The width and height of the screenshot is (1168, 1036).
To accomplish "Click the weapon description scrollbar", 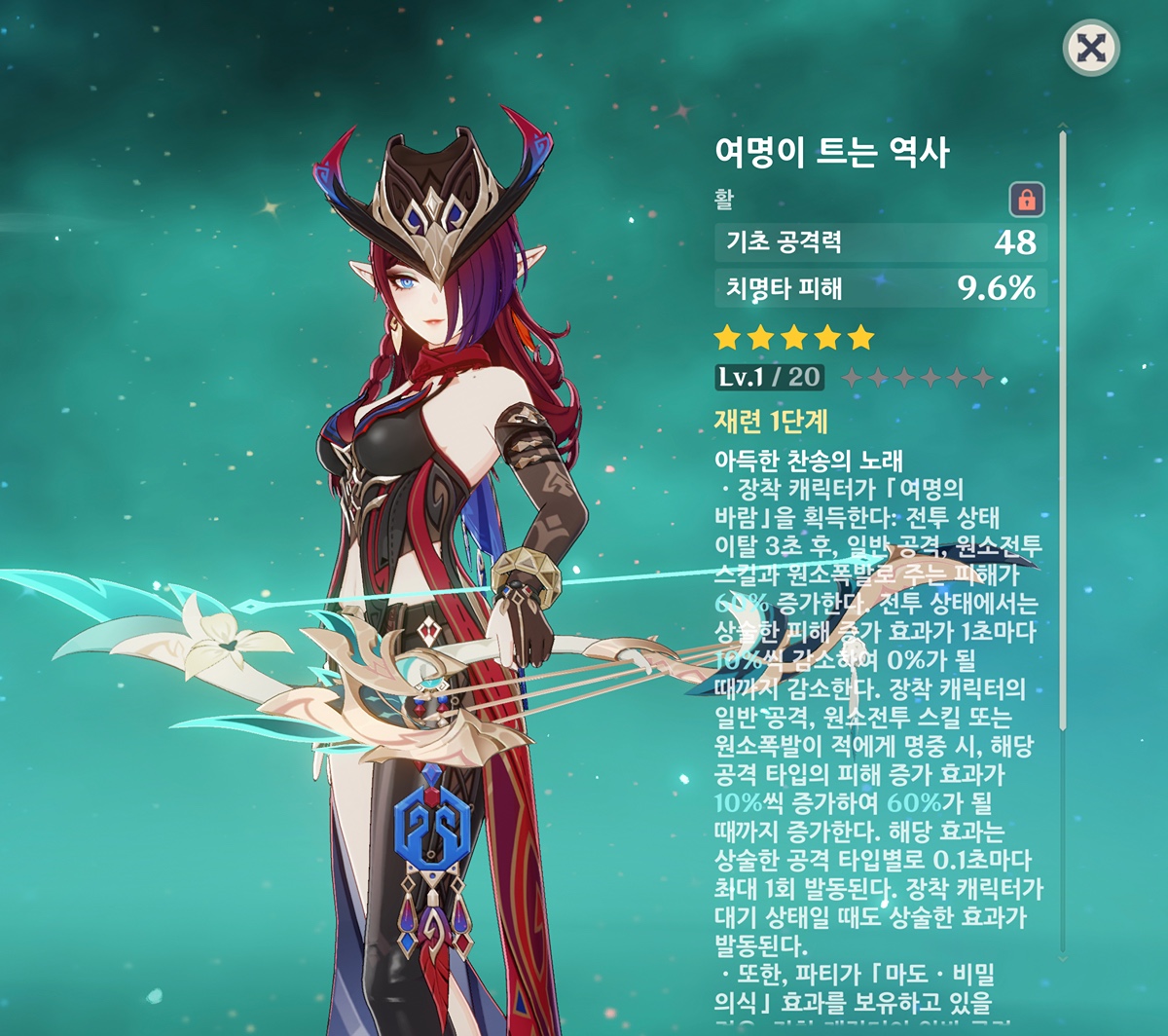I will pyautogui.click(x=1062, y=428).
